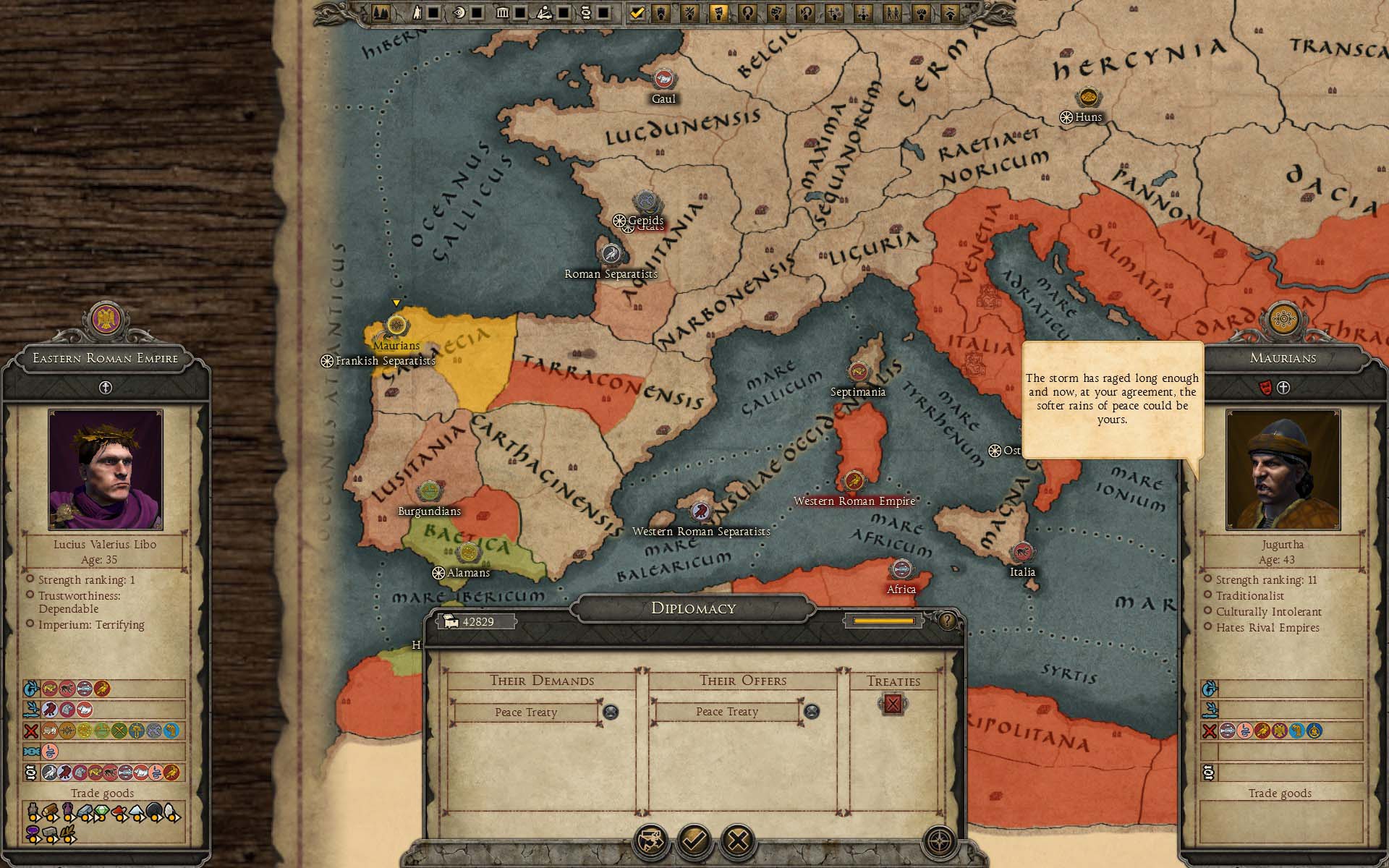Decline the proposal with the X button

pos(738,841)
